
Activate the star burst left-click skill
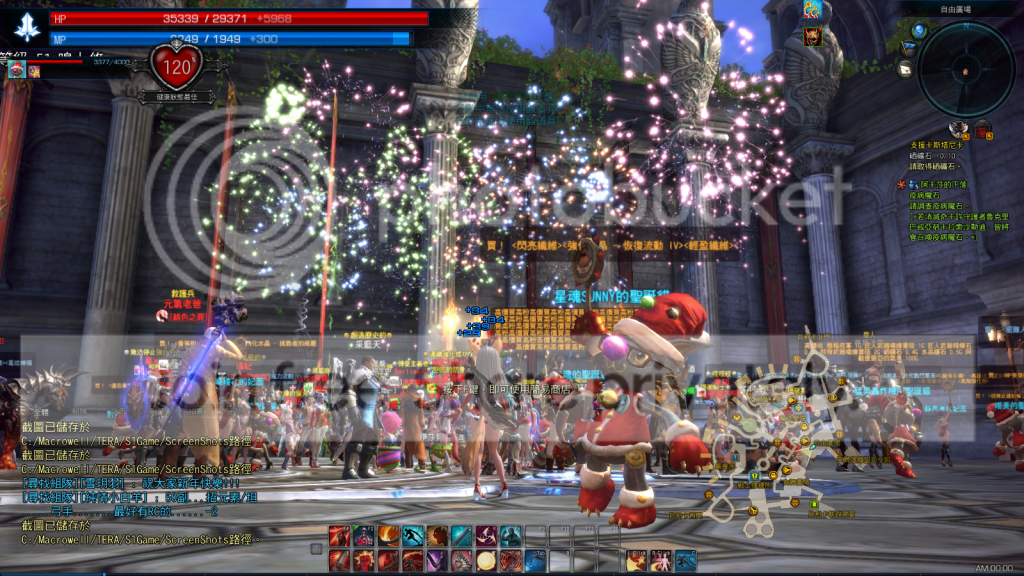coord(636,560)
